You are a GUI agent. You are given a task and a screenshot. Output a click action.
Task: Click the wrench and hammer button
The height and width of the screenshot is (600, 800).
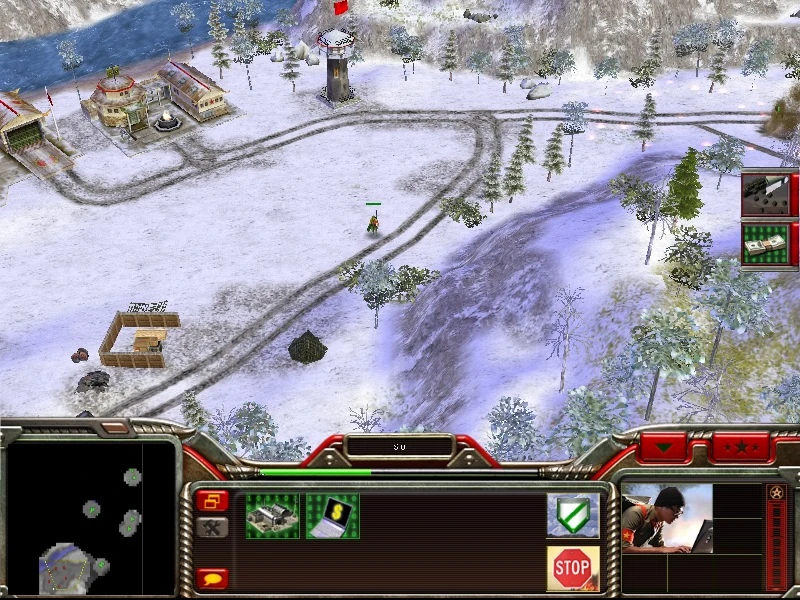click(212, 527)
